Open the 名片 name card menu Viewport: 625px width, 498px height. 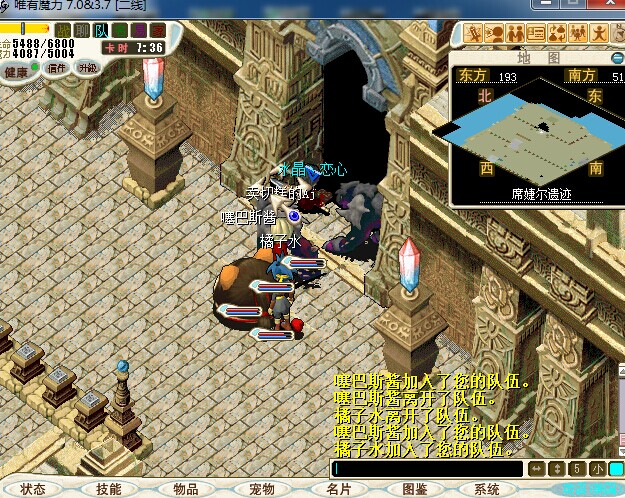tap(338, 489)
